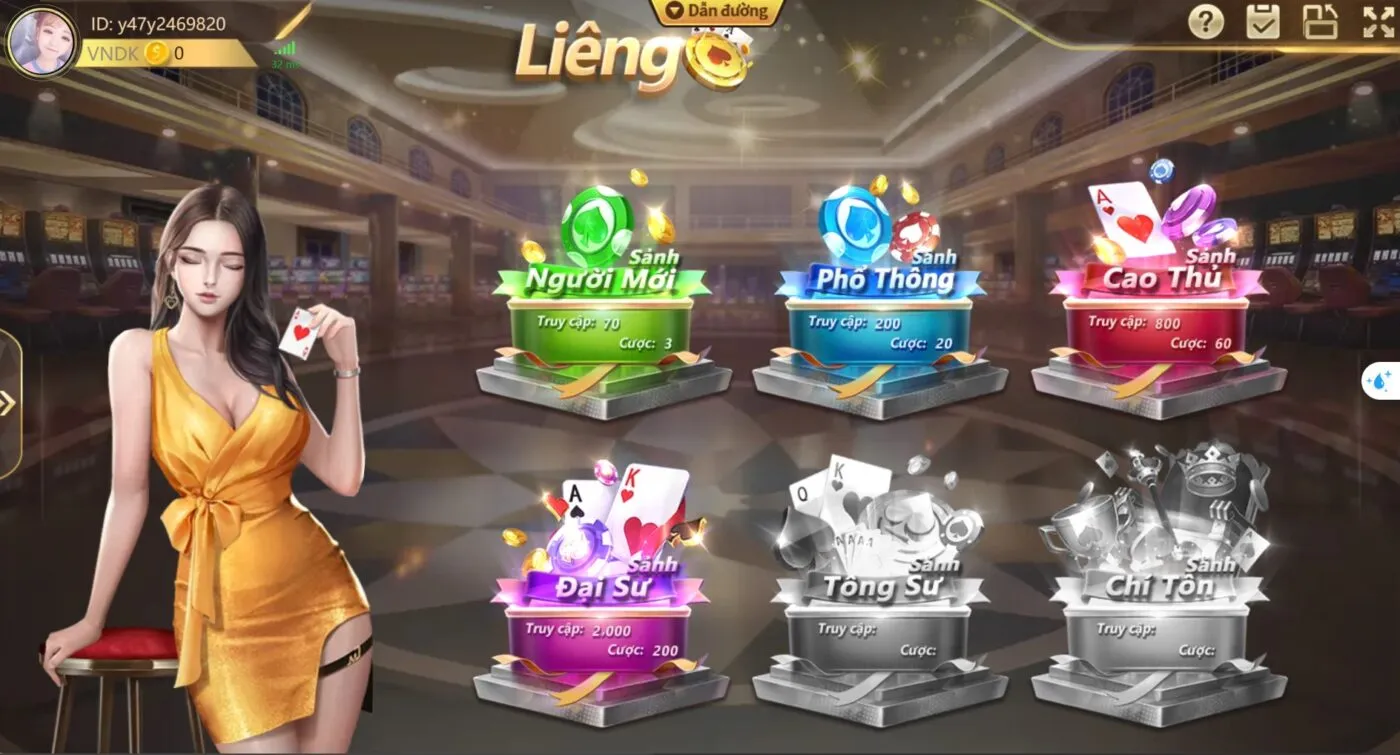Click the blue water drop icon on right edge
Screen dimensions: 1400x755
(1381, 380)
